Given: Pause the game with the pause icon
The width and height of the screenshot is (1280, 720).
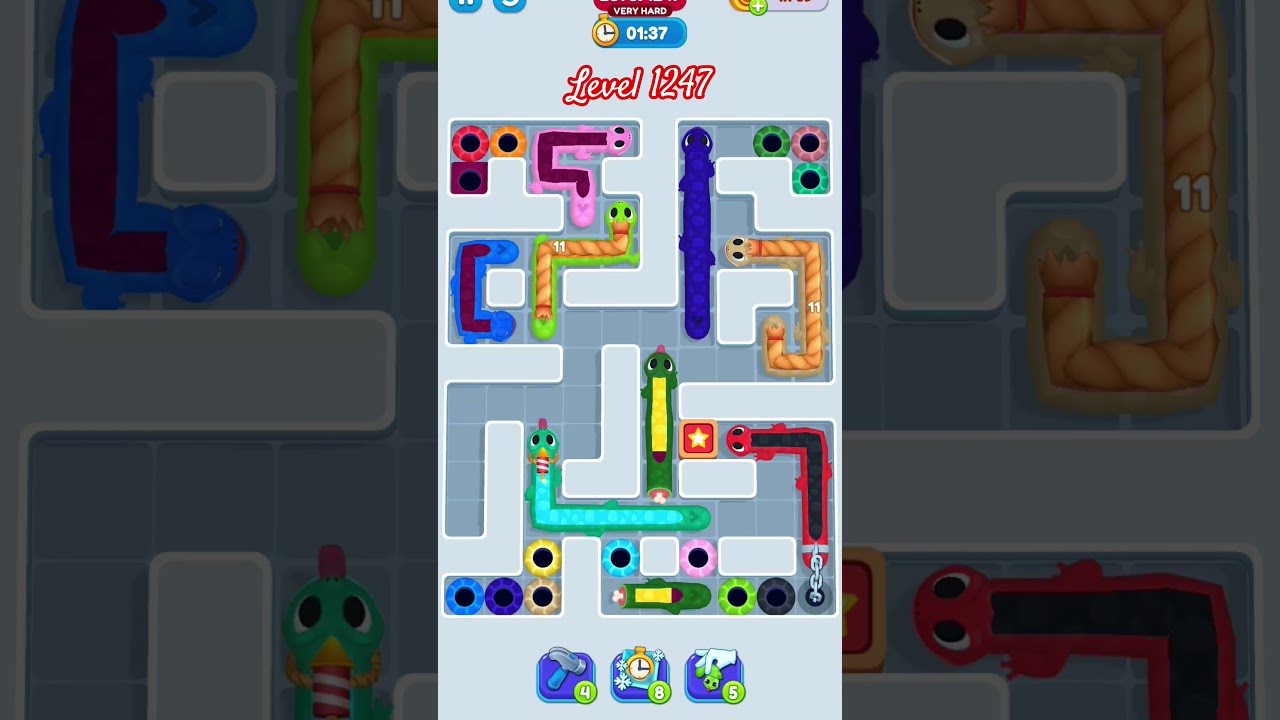Looking at the screenshot, I should 464,1.
